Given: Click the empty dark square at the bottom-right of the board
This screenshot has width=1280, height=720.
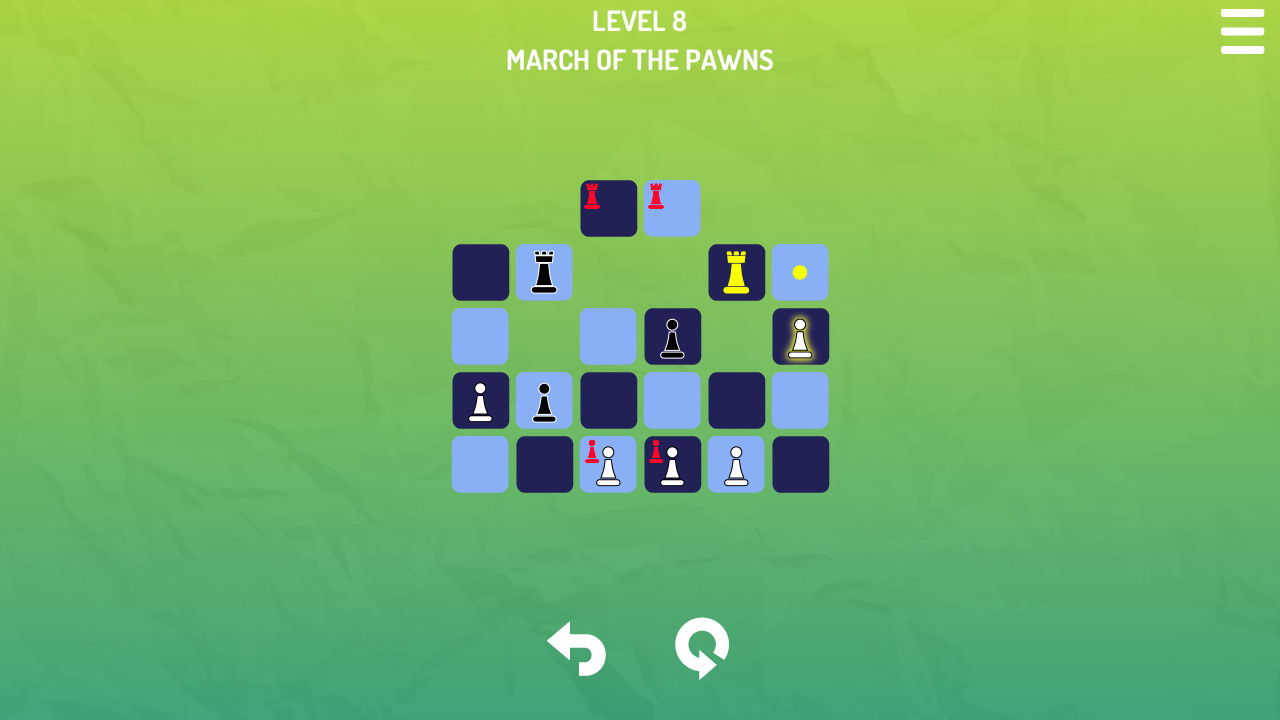Looking at the screenshot, I should click(x=800, y=464).
